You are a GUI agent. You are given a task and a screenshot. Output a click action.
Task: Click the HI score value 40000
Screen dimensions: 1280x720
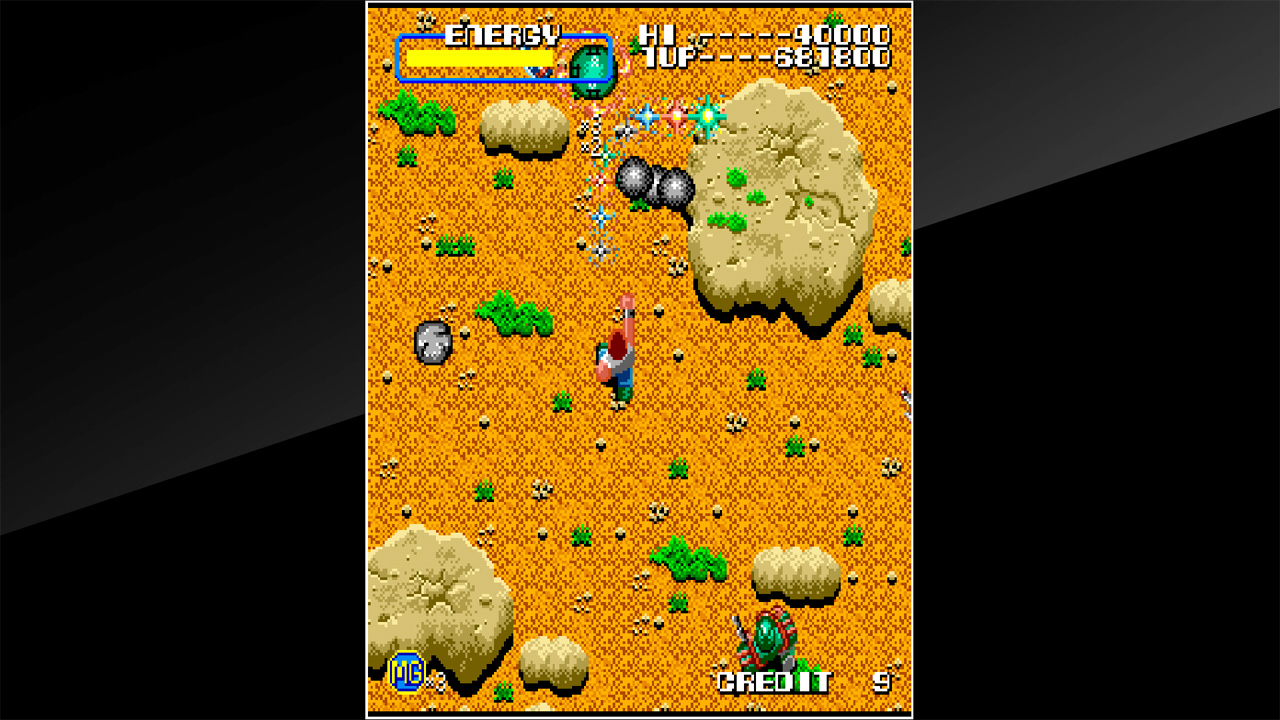[x=845, y=33]
